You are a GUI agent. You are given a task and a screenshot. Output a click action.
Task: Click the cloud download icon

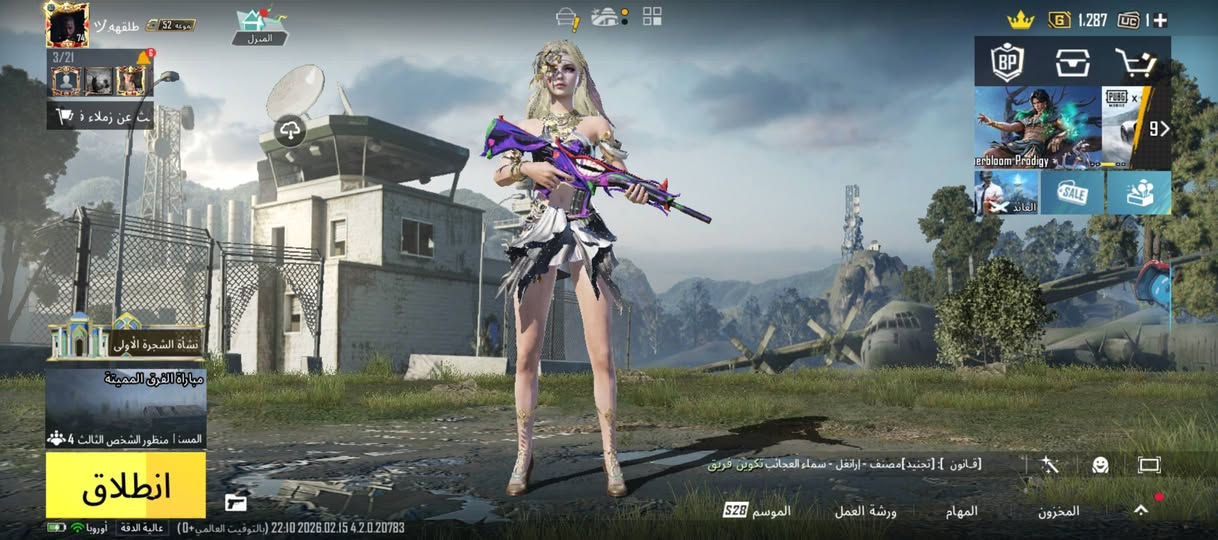[290, 132]
